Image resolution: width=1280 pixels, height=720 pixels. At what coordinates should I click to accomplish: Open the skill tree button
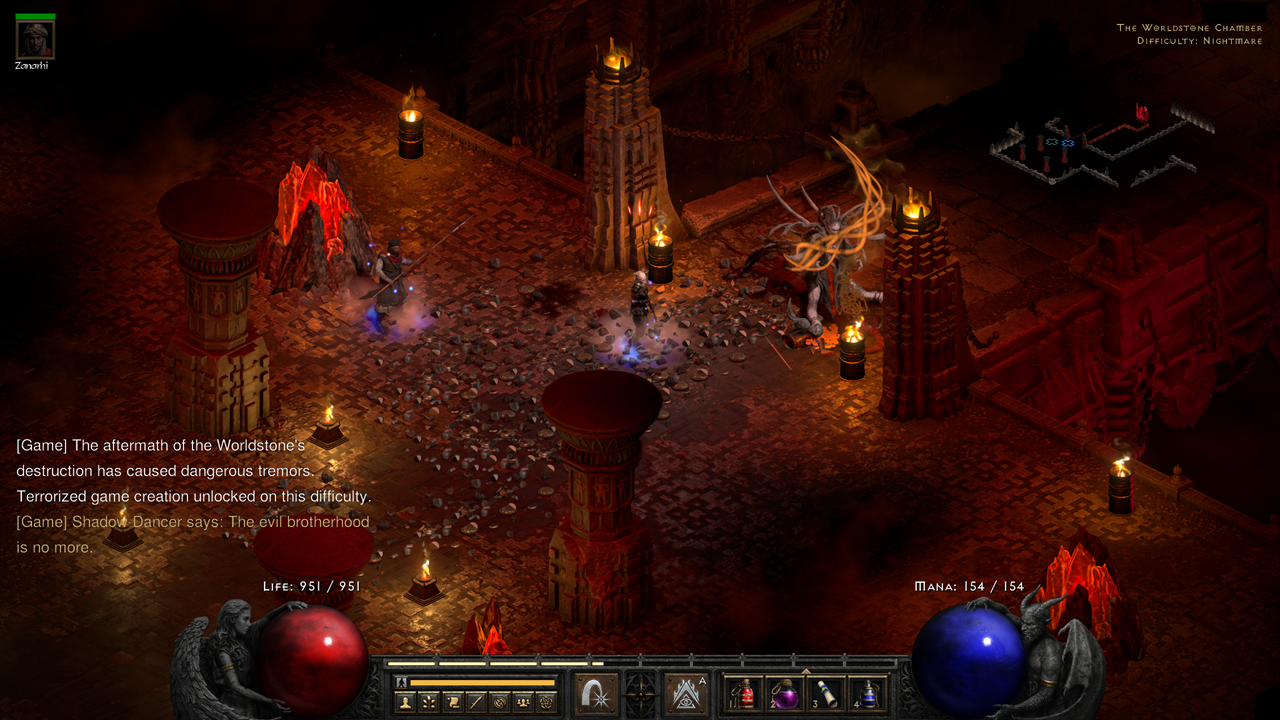point(429,702)
